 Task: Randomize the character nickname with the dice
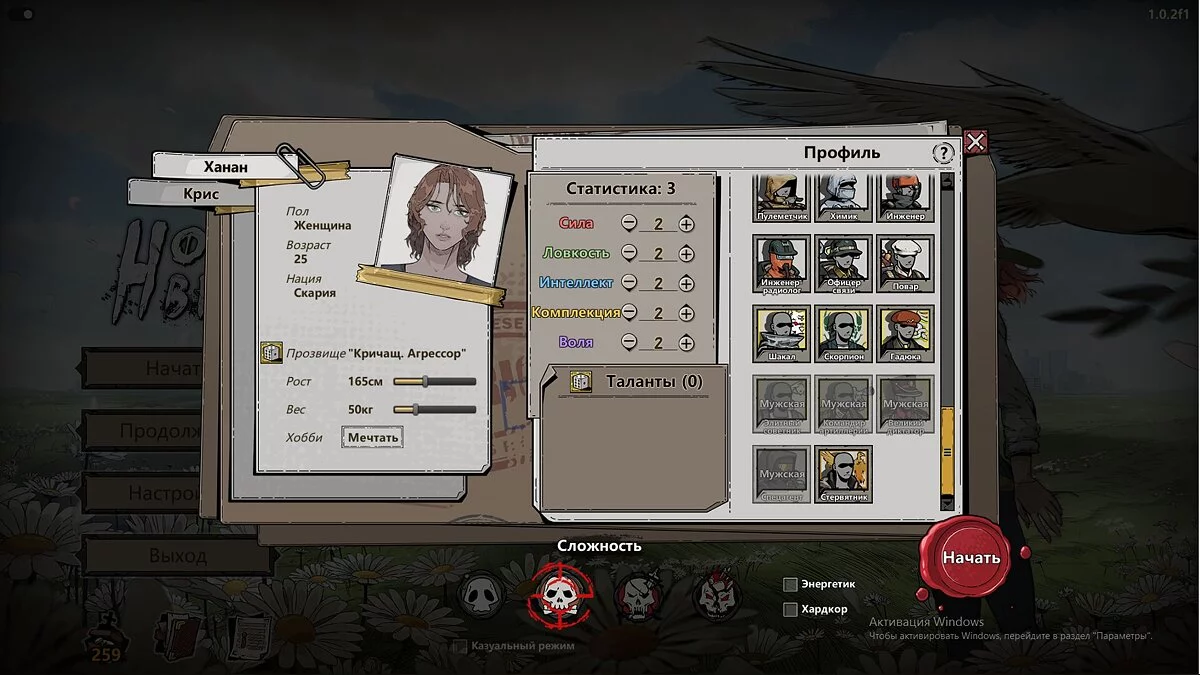(x=271, y=352)
